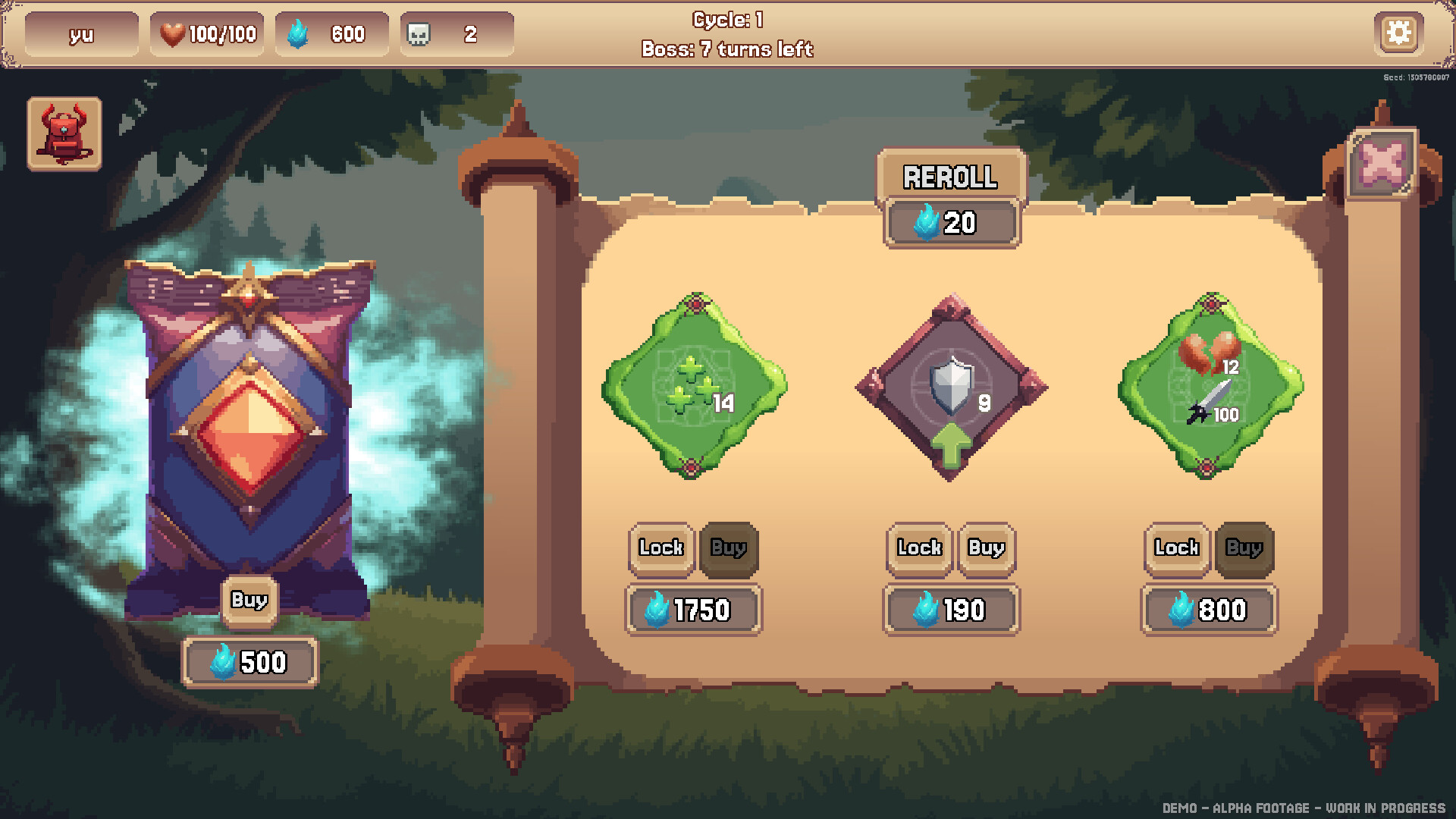The width and height of the screenshot is (1456, 819).
Task: Open the pink X panel in top right
Action: pos(1383,162)
